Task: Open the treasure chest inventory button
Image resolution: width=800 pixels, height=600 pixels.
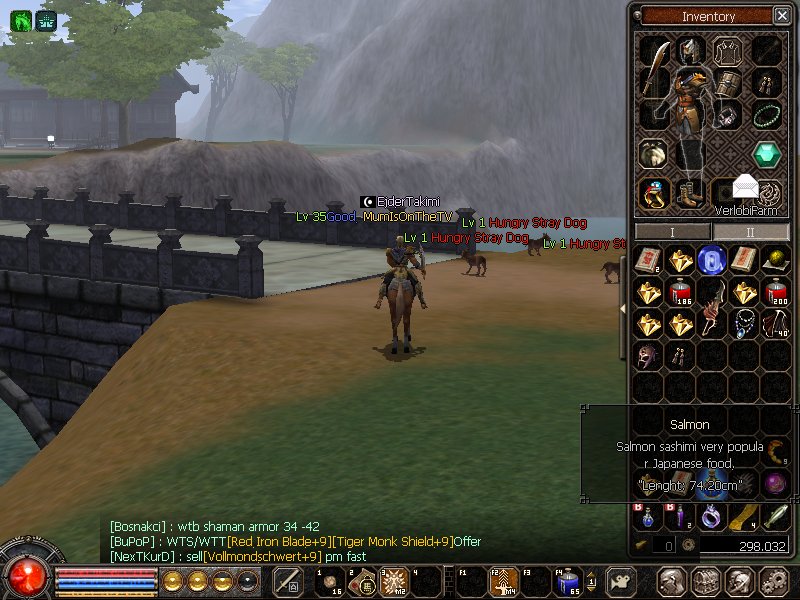Action: pos(707,581)
